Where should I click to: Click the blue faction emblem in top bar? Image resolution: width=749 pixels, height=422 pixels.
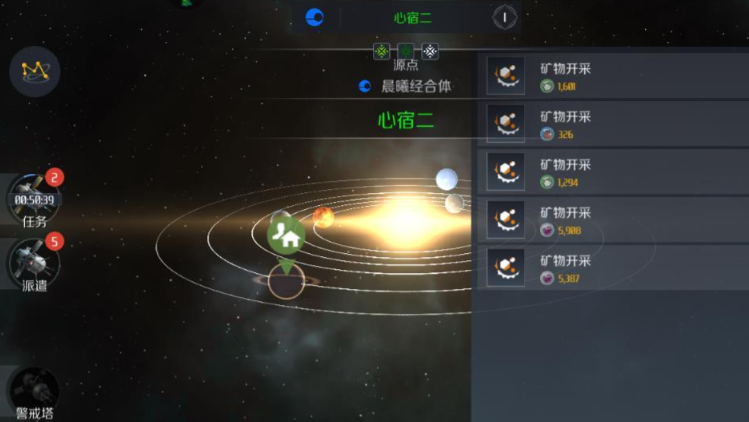tap(314, 17)
